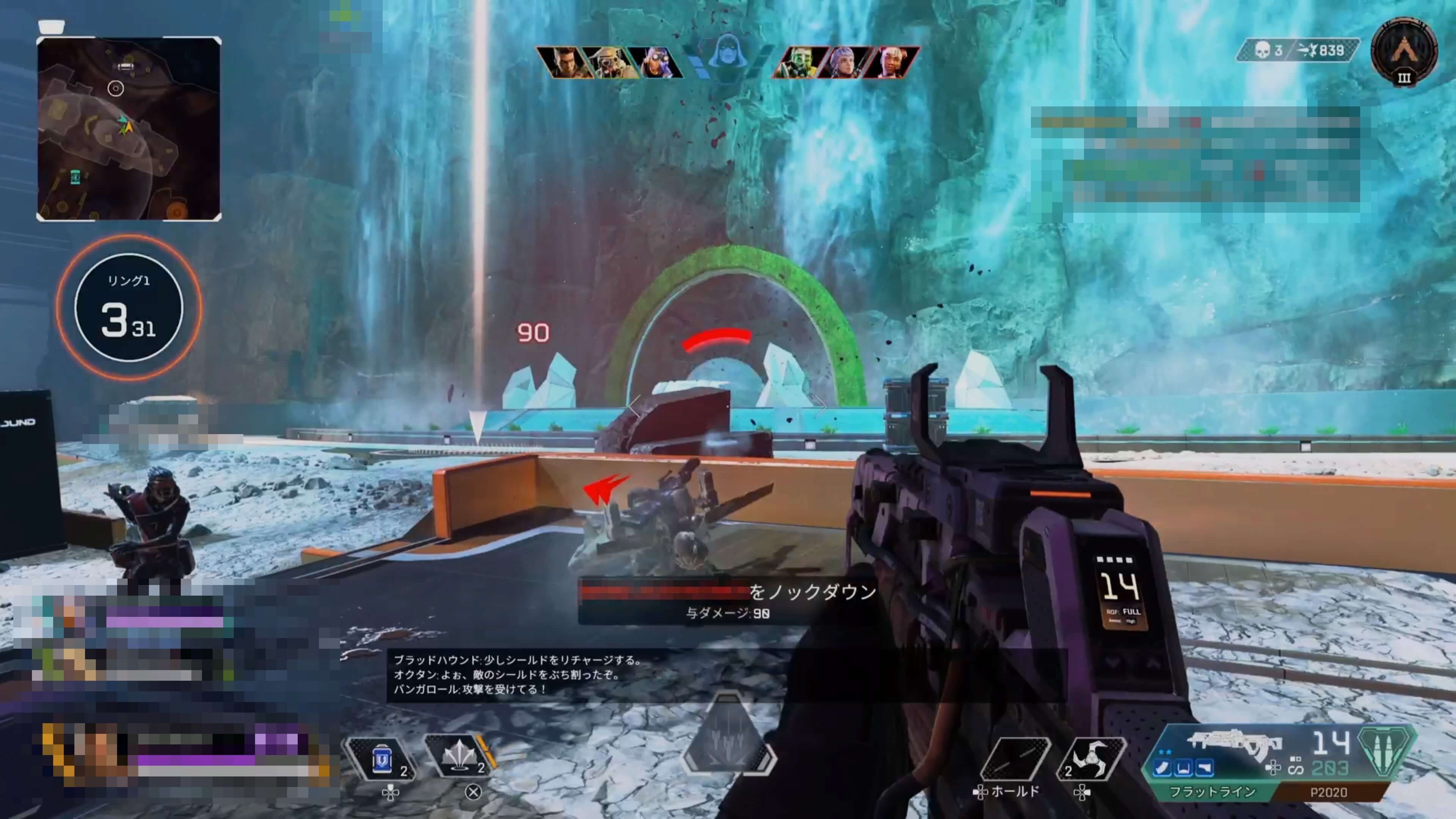Activate the tactical ability with three arrows

pyautogui.click(x=459, y=758)
